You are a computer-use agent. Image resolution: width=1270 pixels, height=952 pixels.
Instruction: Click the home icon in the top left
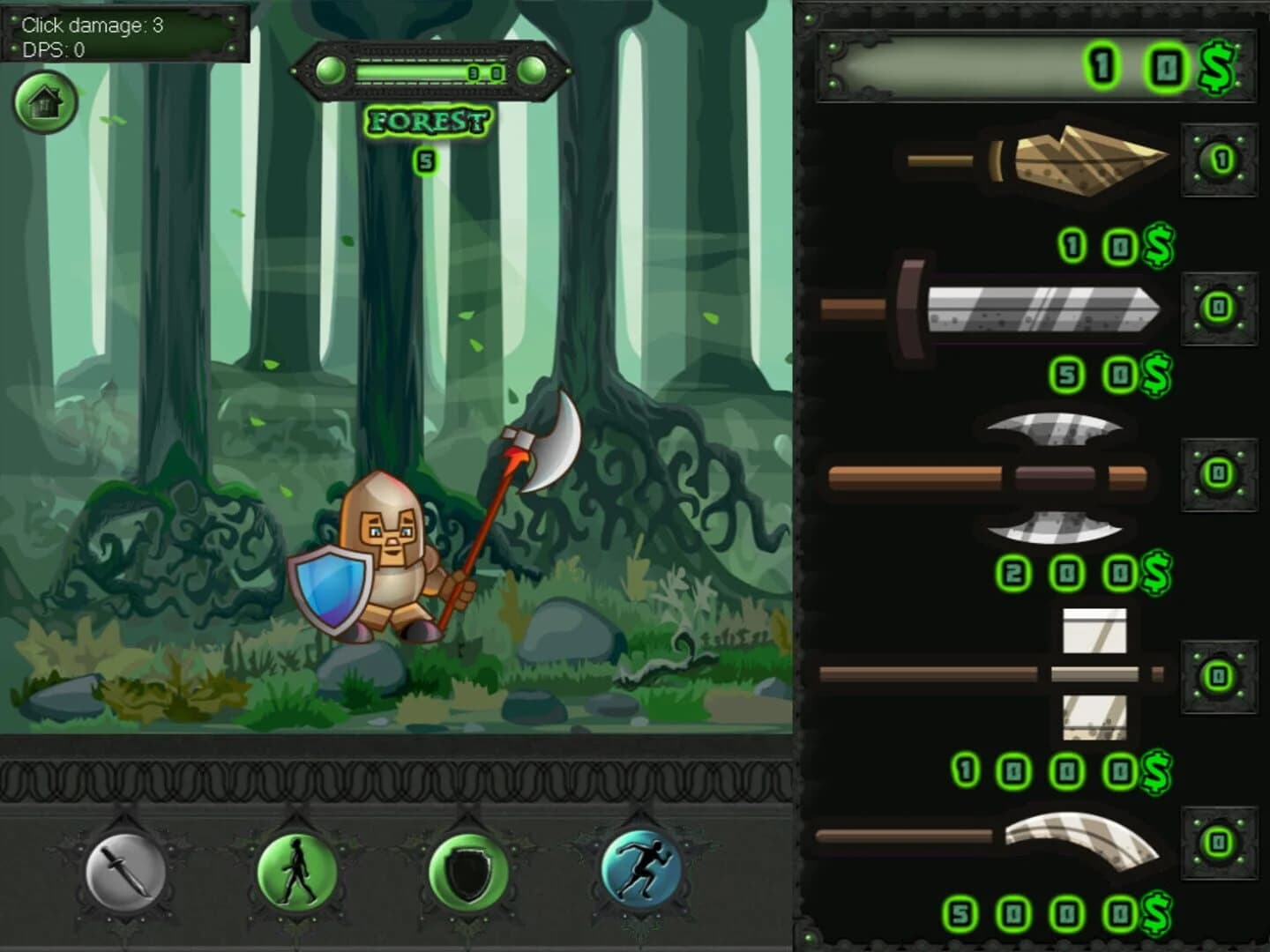(x=46, y=103)
